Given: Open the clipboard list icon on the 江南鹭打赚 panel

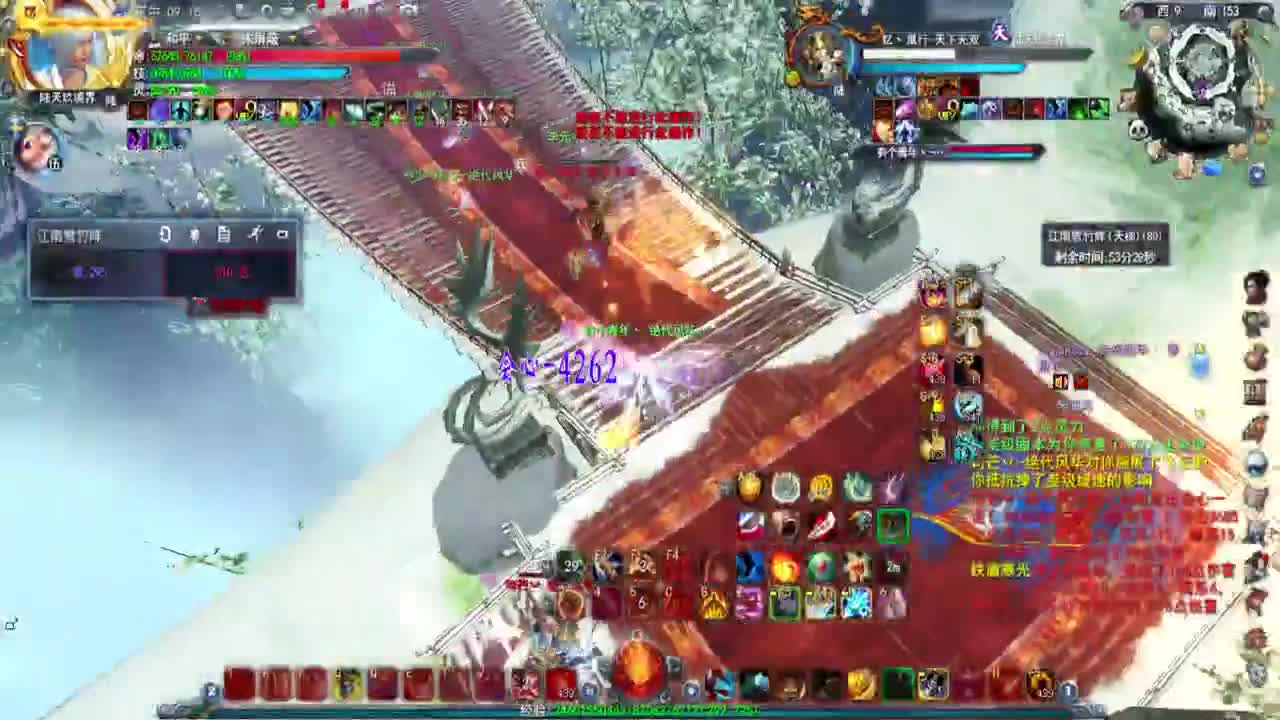Looking at the screenshot, I should pos(224,236).
